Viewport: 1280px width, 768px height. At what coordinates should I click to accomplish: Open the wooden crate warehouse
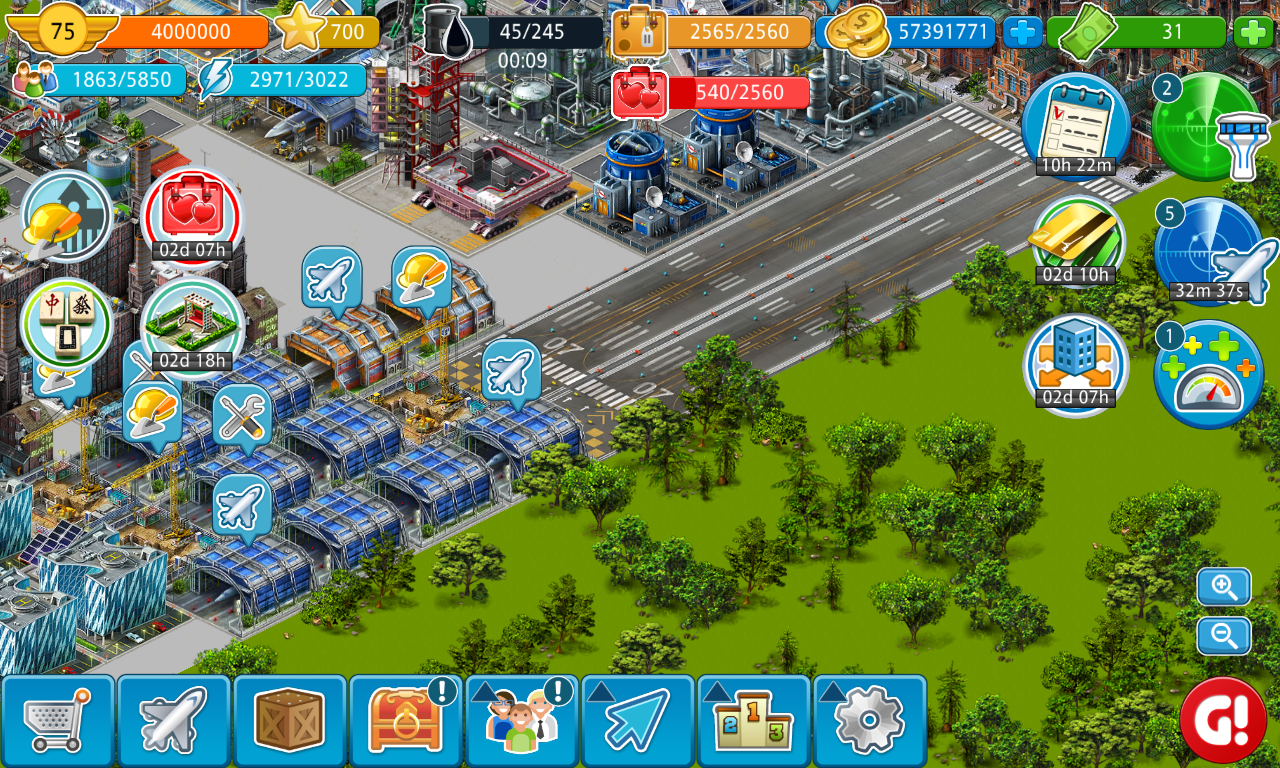pos(290,720)
